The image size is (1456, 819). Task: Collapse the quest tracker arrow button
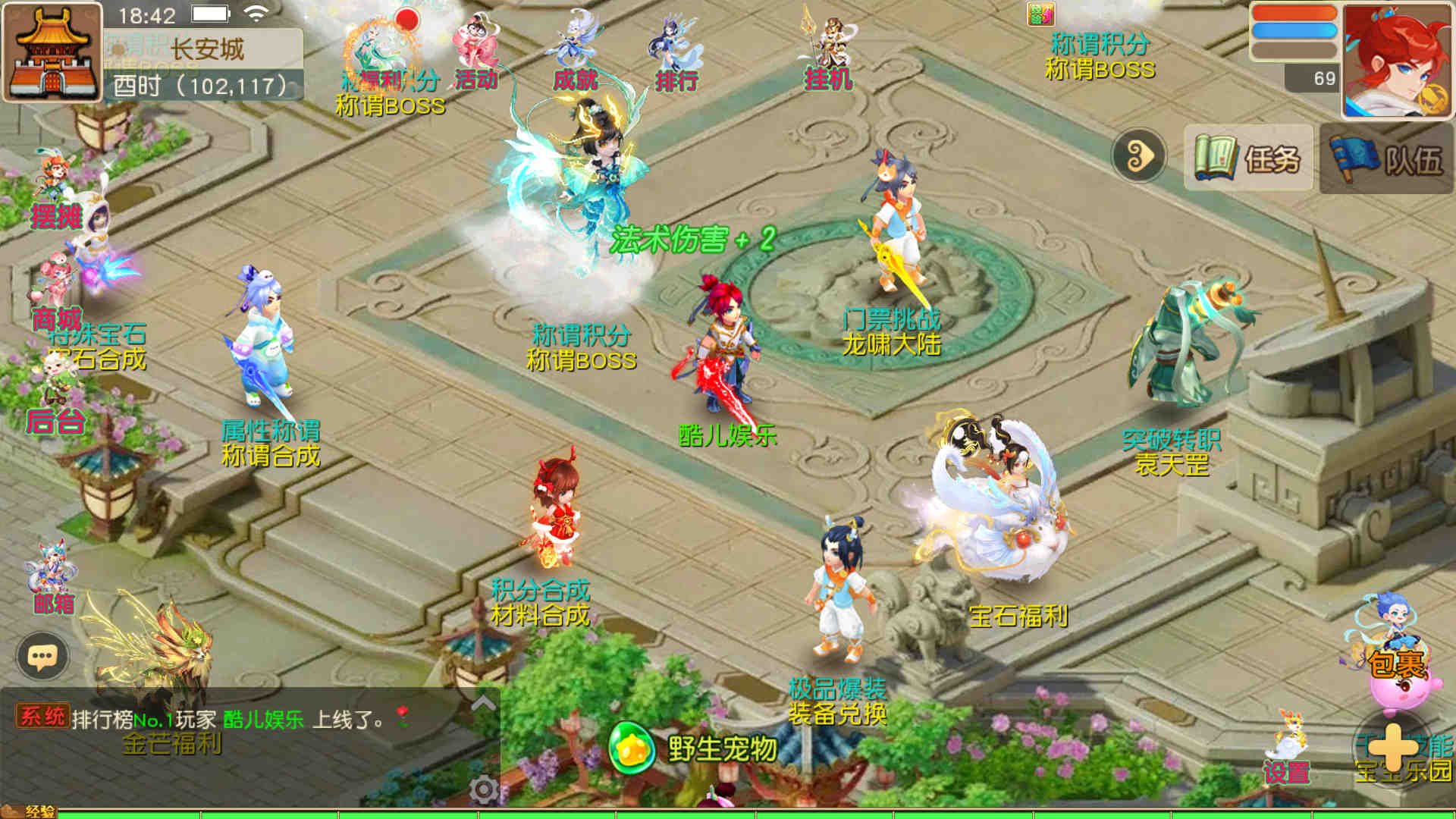pos(1138,156)
